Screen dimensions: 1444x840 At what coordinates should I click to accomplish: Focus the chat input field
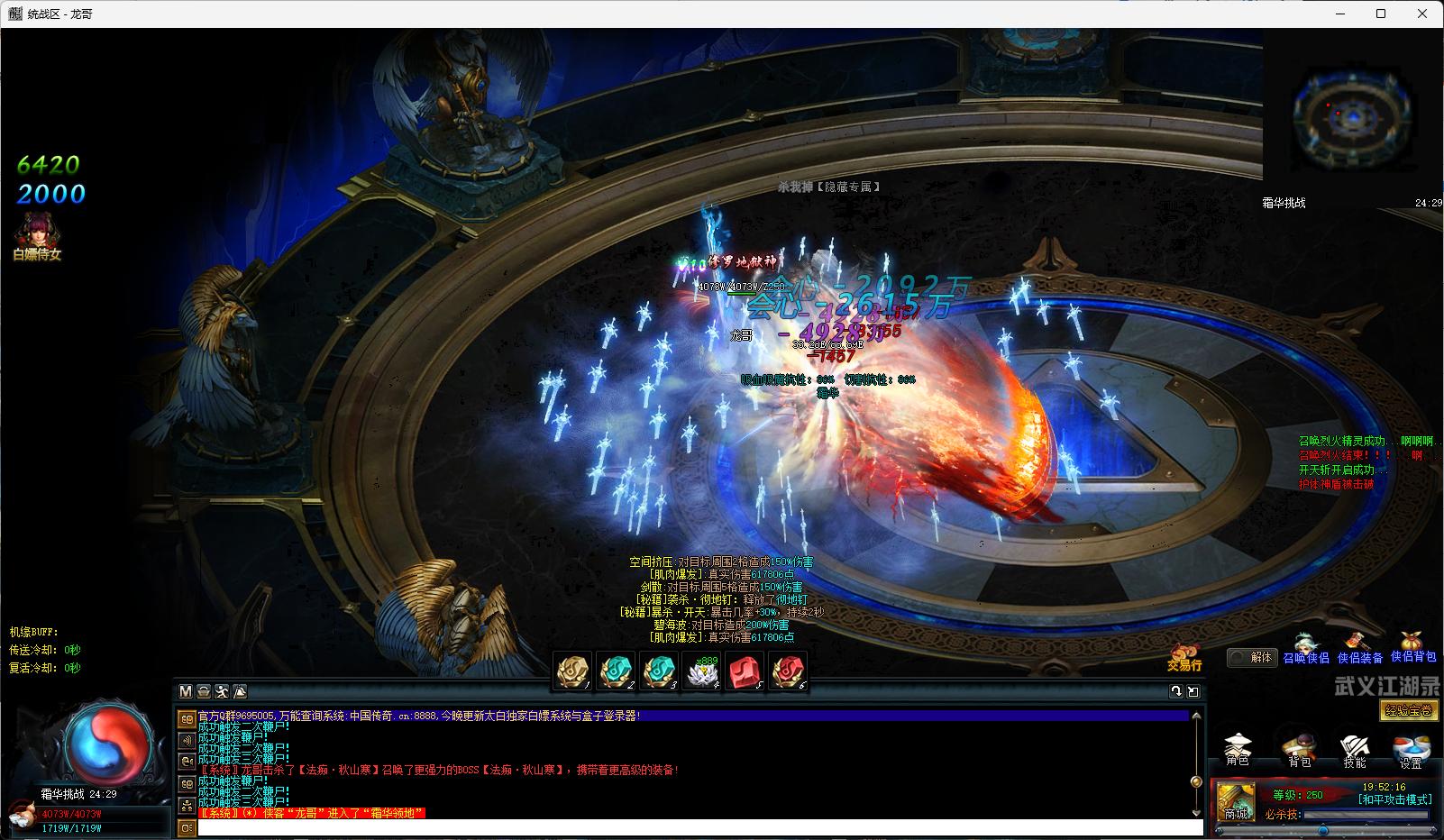[699, 827]
